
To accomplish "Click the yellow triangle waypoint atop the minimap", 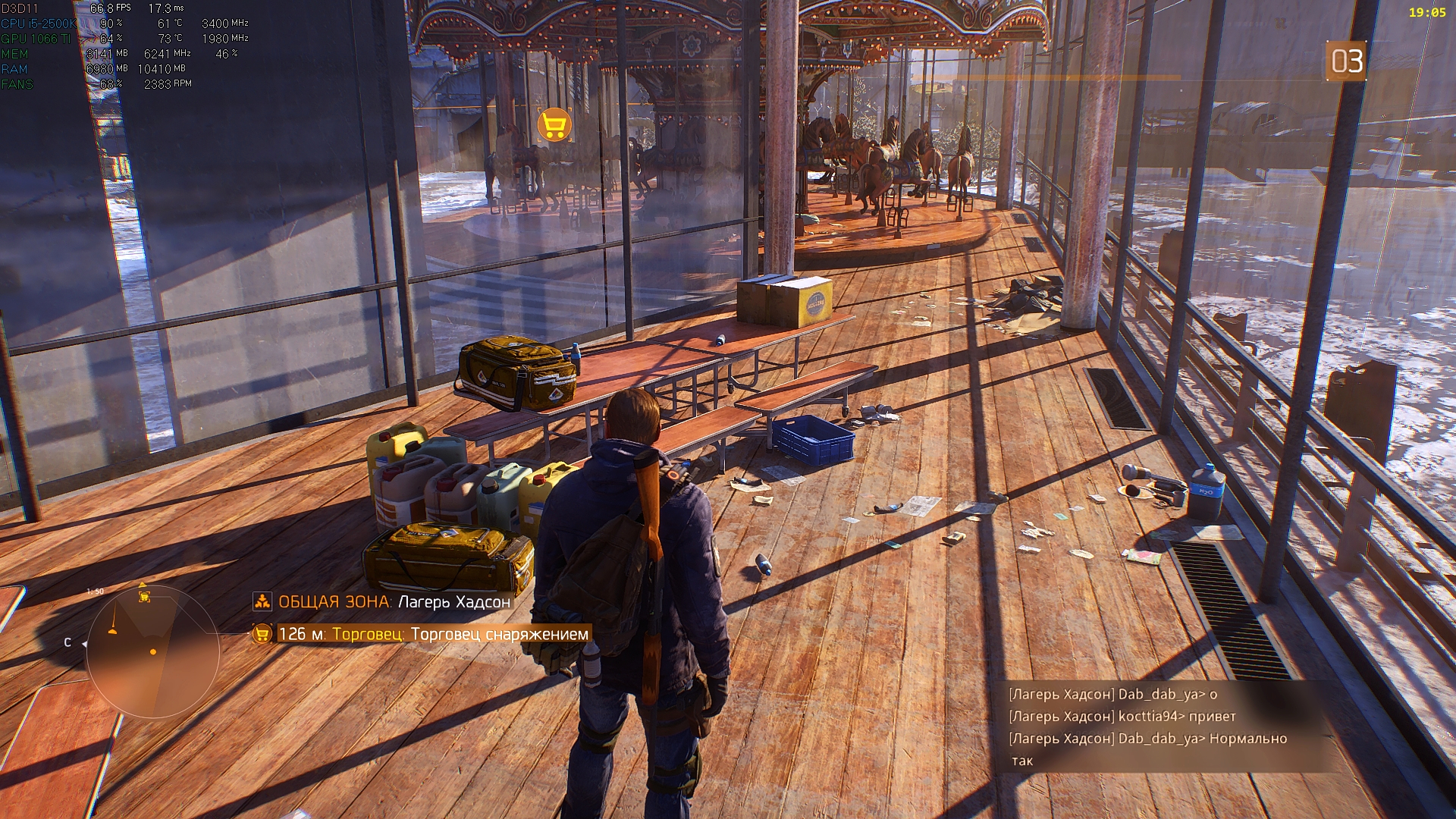I will pyautogui.click(x=143, y=586).
